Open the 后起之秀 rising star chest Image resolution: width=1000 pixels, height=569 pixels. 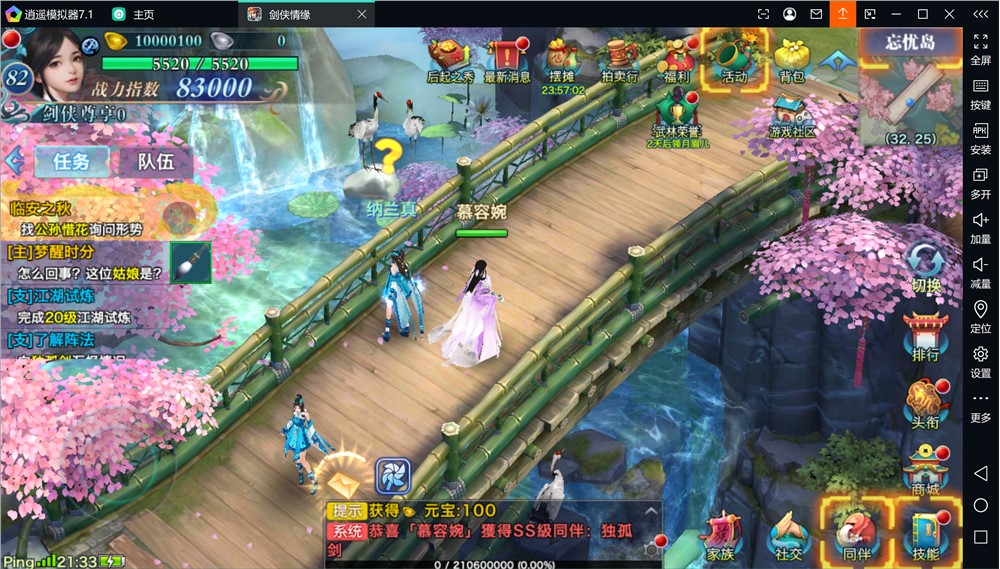(x=450, y=59)
